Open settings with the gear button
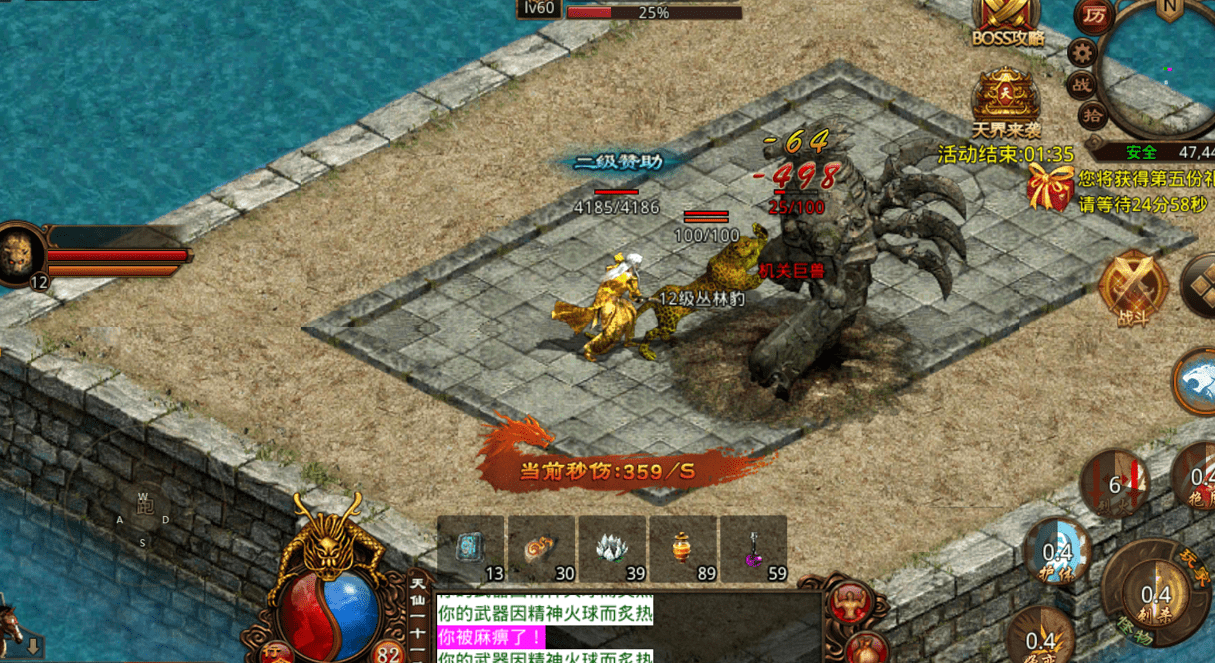Viewport: 1215px width, 663px height. (1081, 52)
